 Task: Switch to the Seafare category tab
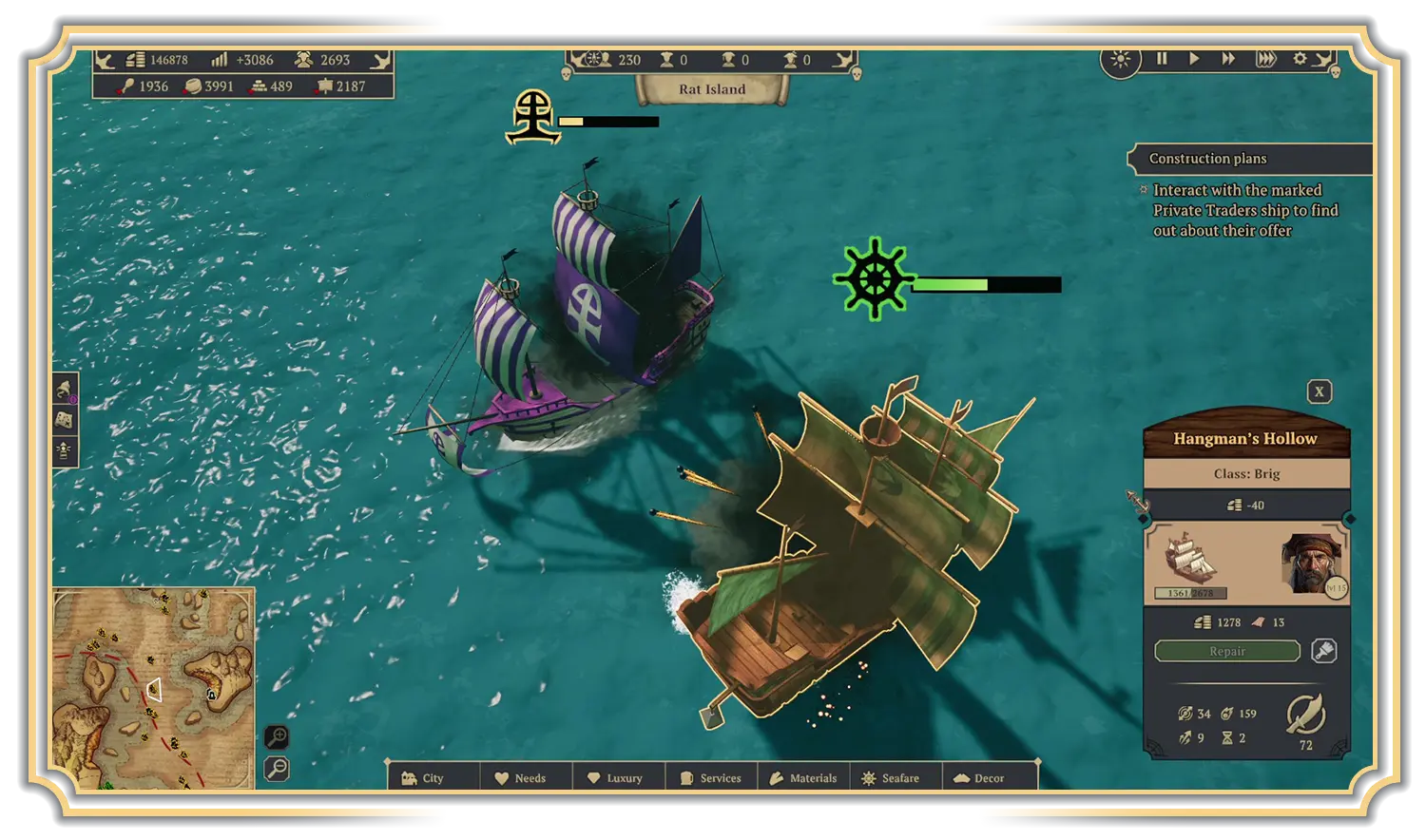tap(895, 777)
